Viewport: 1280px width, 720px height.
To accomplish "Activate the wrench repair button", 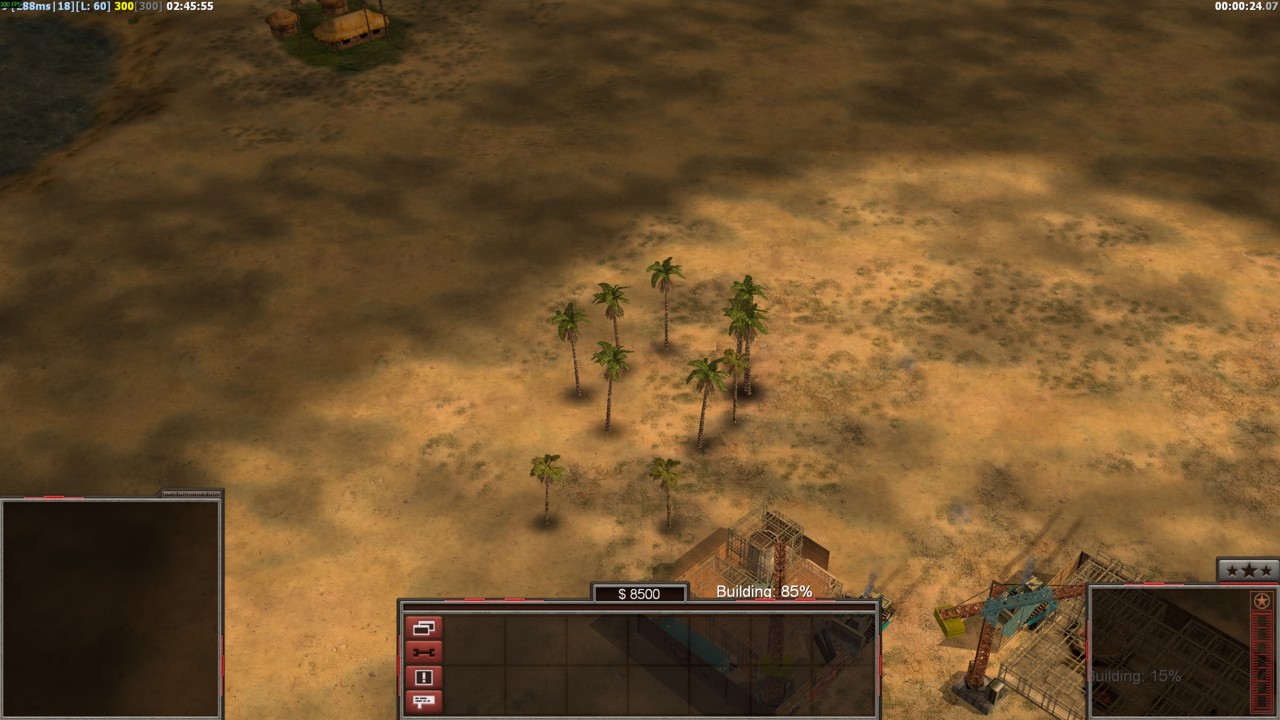I will pyautogui.click(x=424, y=653).
